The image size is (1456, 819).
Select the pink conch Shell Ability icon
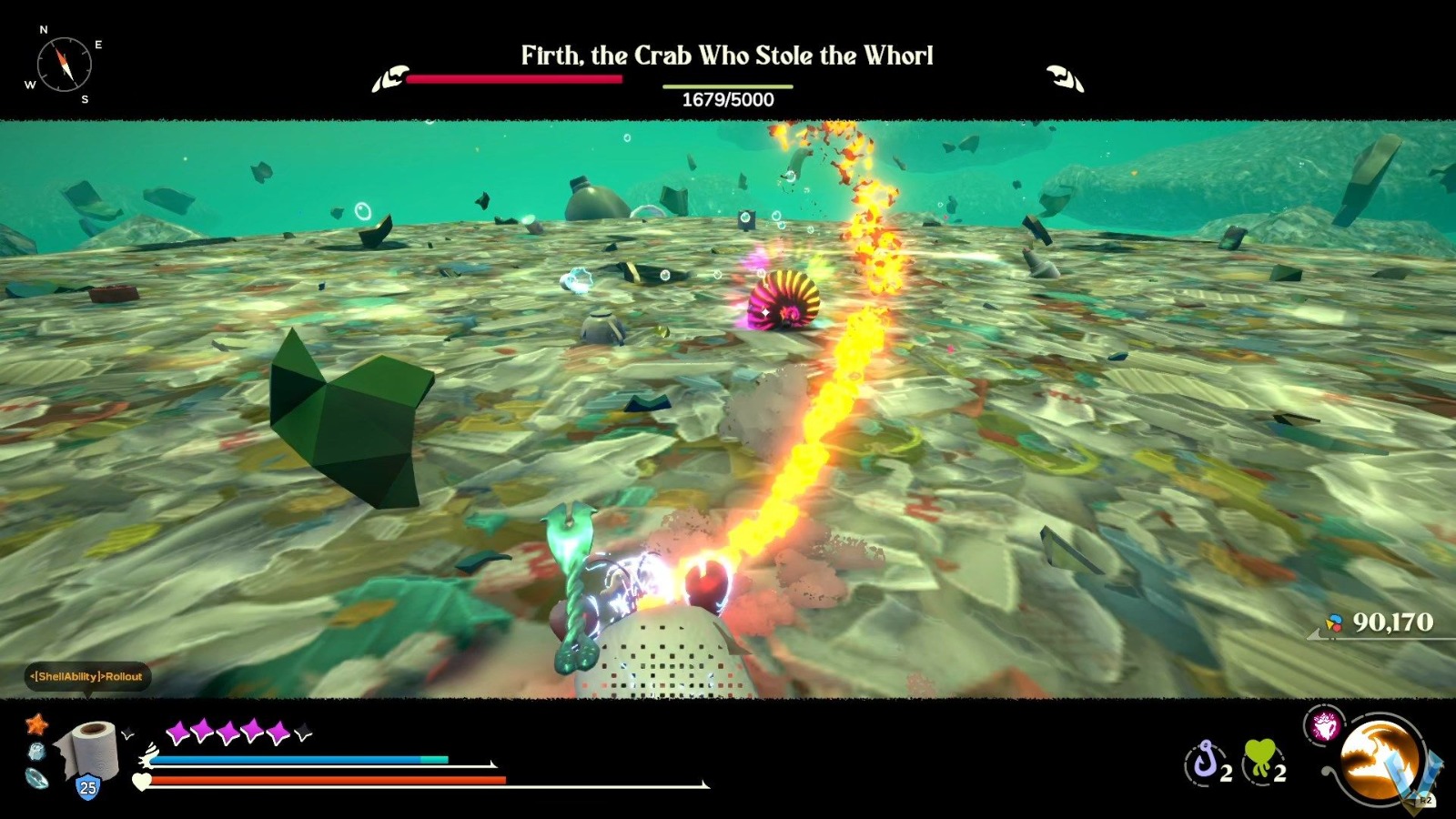(1327, 725)
